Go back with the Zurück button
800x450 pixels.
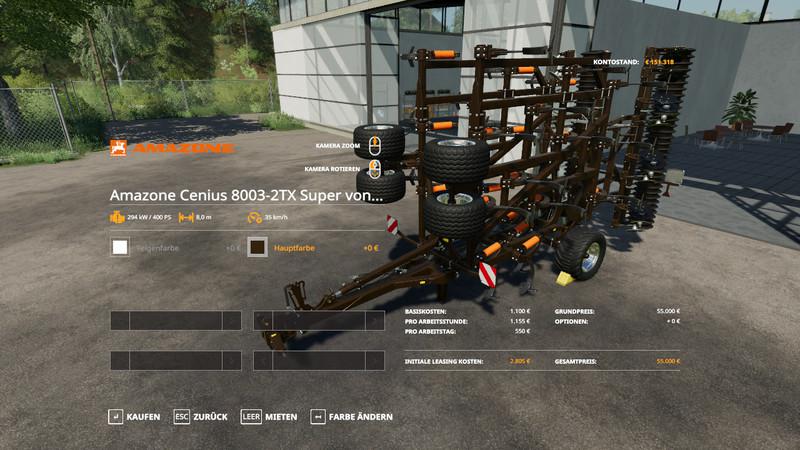pos(200,416)
